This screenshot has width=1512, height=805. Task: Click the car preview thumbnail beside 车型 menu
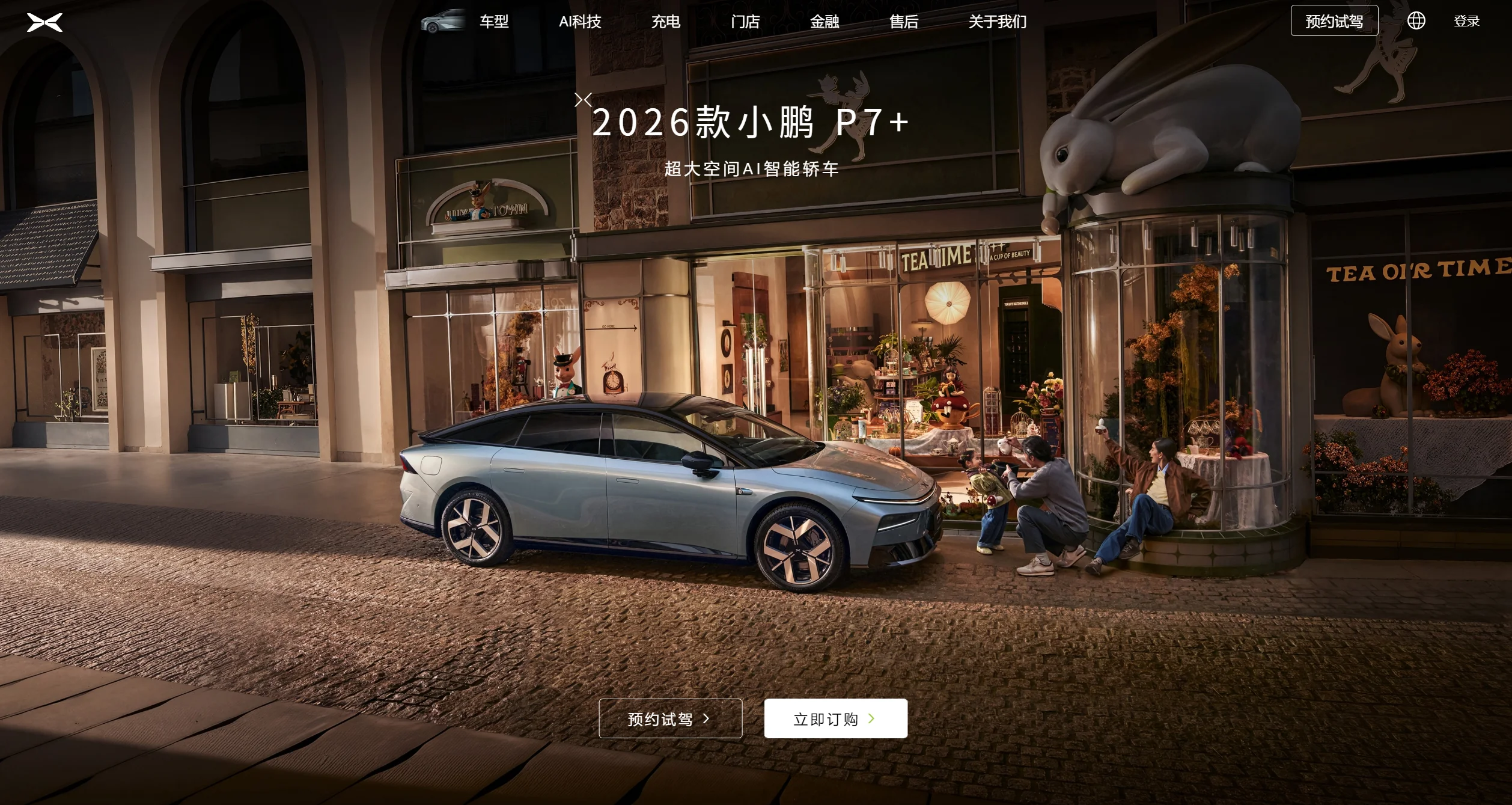click(x=442, y=22)
